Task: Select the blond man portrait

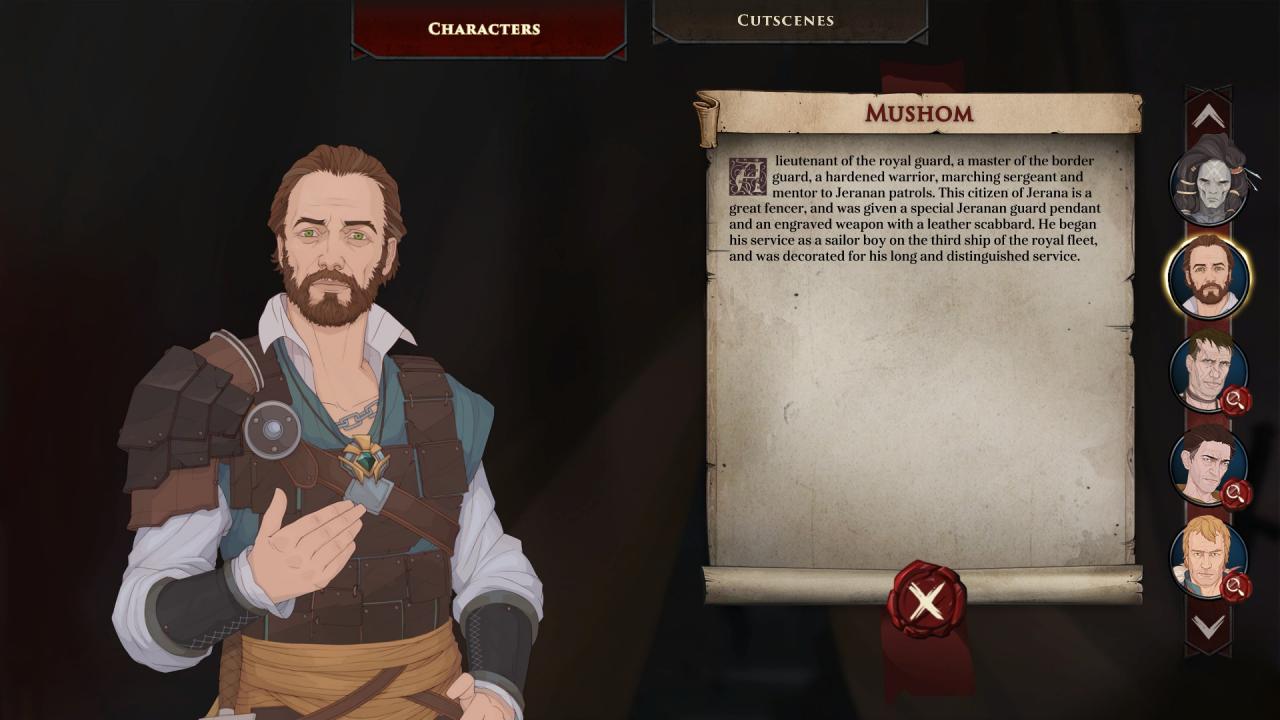Action: tap(1208, 557)
